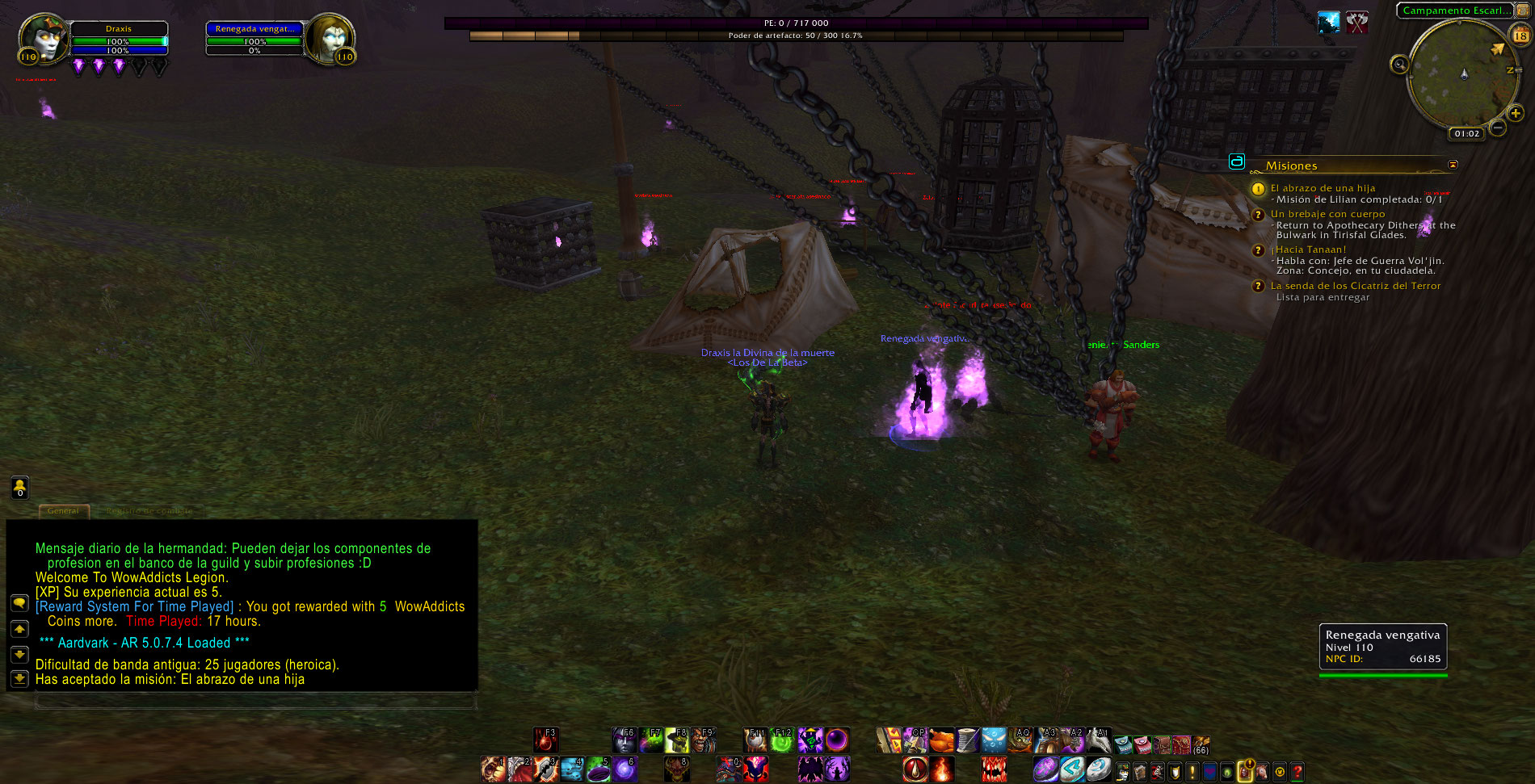Viewport: 1535px width, 784px height.
Task: Use the thread spool item slot
Action: click(967, 740)
